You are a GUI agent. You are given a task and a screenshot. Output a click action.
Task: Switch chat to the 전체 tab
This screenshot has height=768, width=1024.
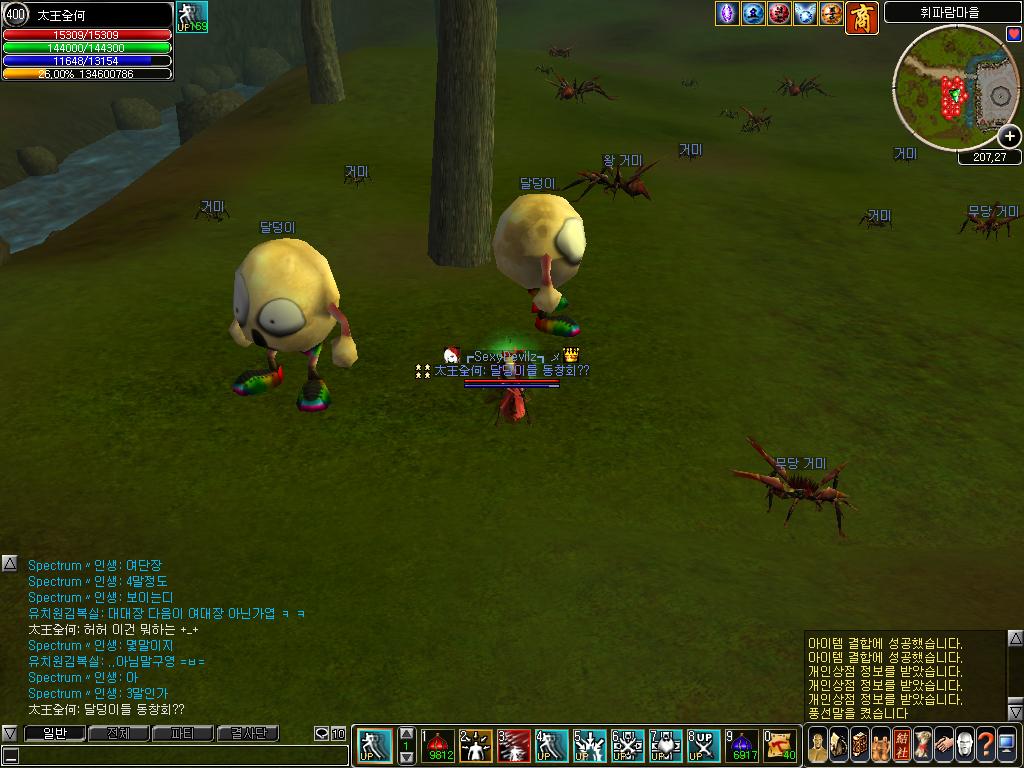click(118, 734)
